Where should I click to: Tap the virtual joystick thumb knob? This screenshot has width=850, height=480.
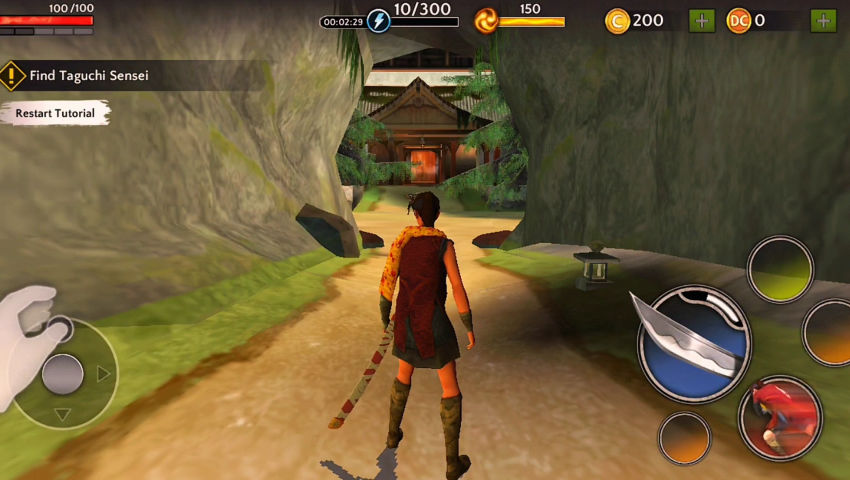click(x=62, y=374)
